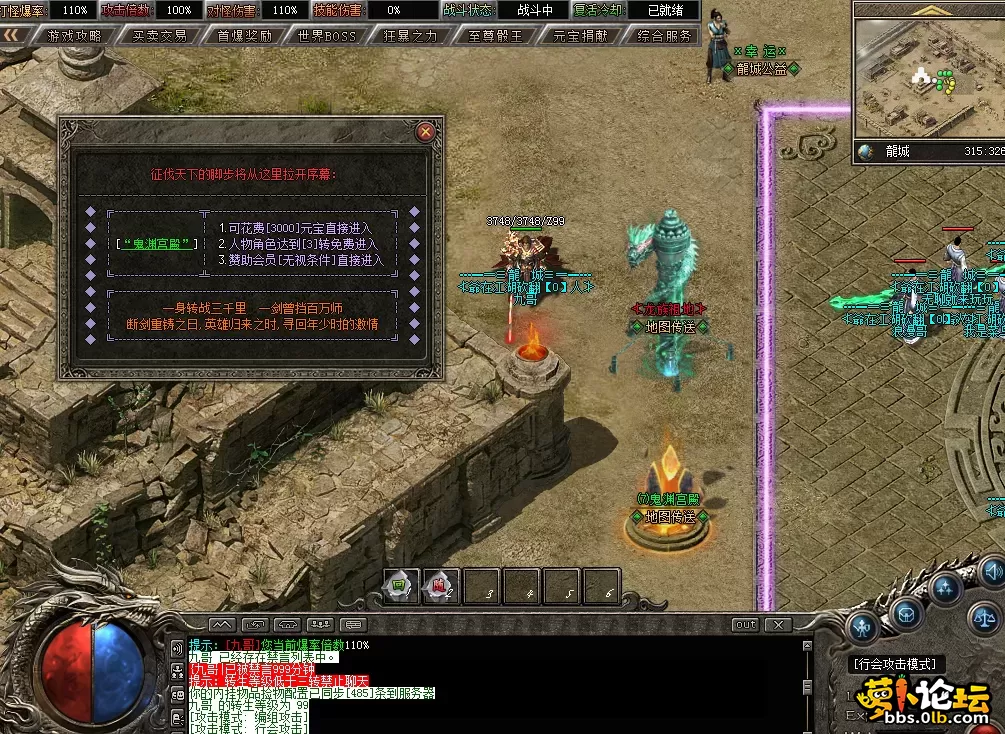1005x734 pixels.
Task: Open the cube-shaped round menu icon
Action: [906, 613]
